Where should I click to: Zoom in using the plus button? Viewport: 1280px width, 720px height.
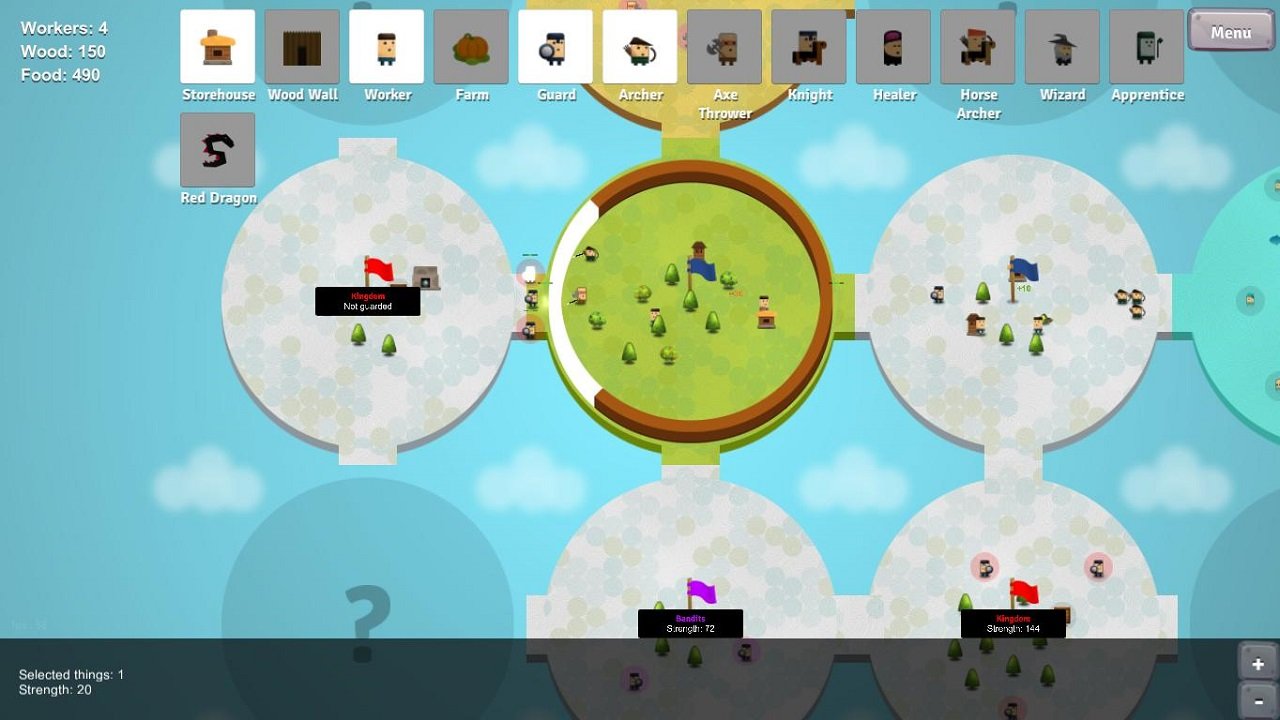point(1258,663)
